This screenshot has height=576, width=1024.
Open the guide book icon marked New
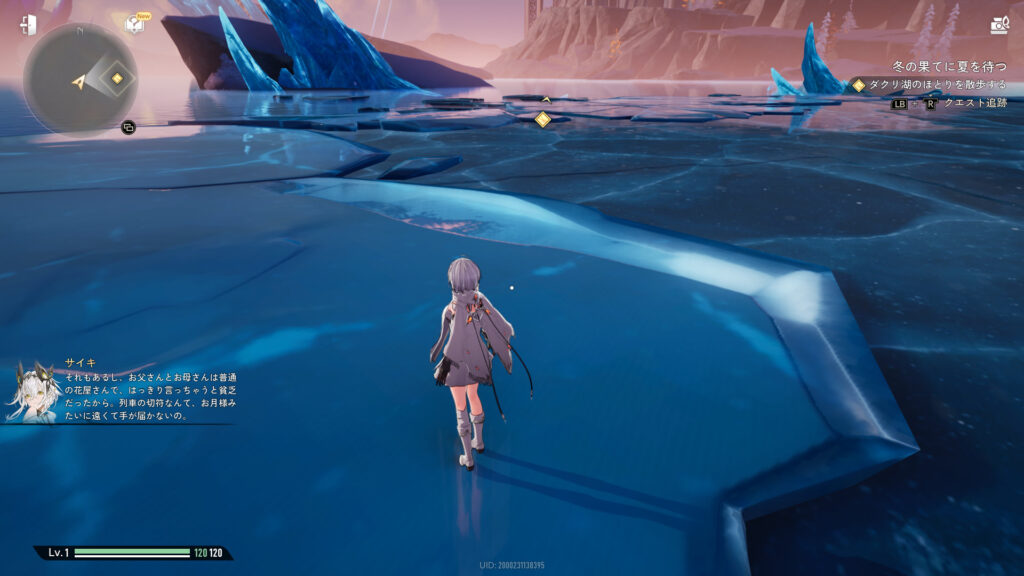tap(135, 24)
